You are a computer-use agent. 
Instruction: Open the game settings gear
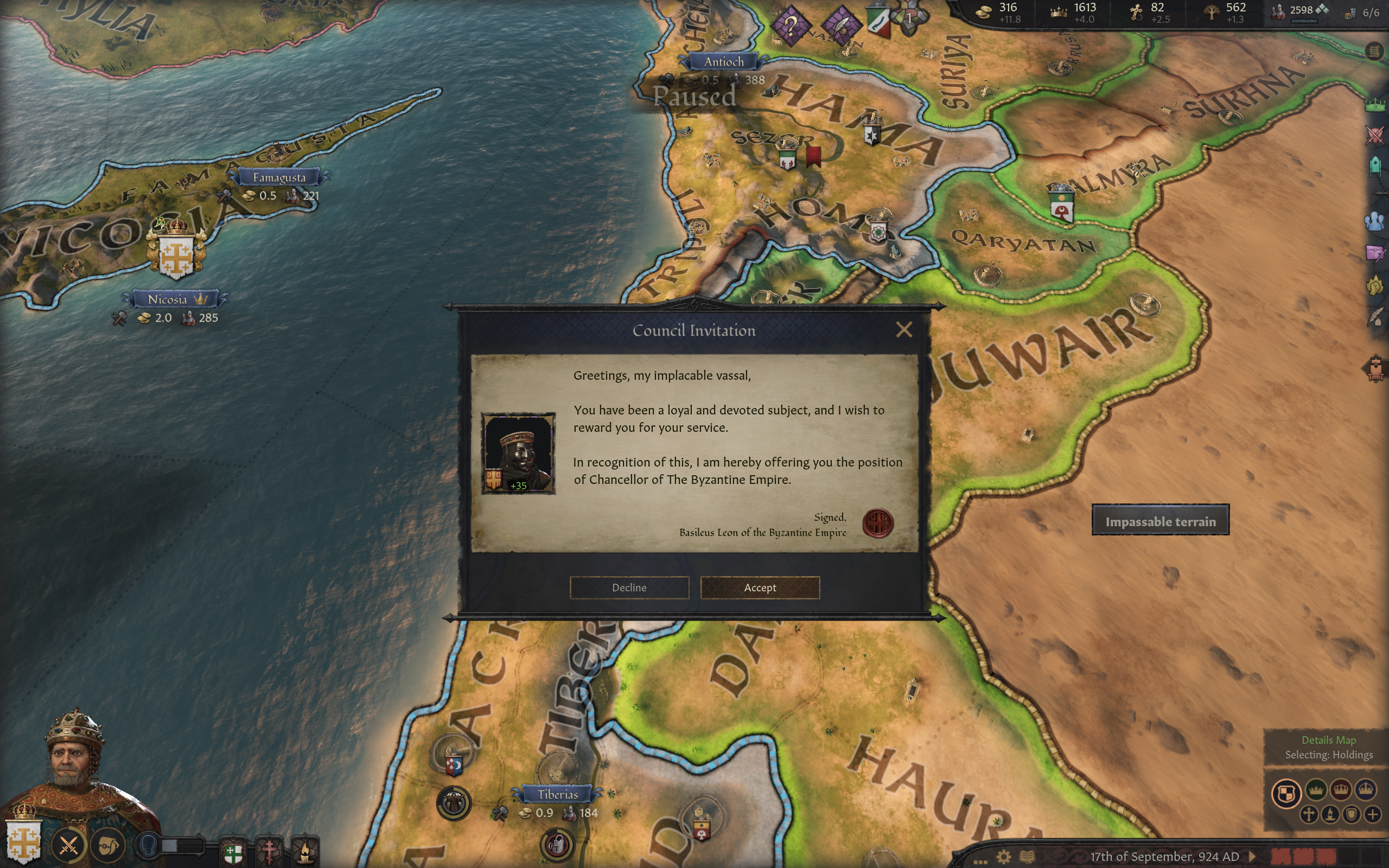pos(1003,857)
